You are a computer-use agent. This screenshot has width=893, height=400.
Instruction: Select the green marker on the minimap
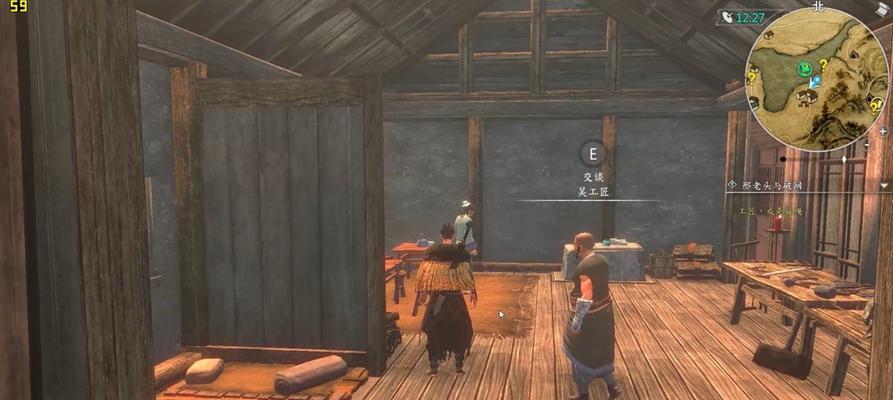pyautogui.click(x=803, y=68)
